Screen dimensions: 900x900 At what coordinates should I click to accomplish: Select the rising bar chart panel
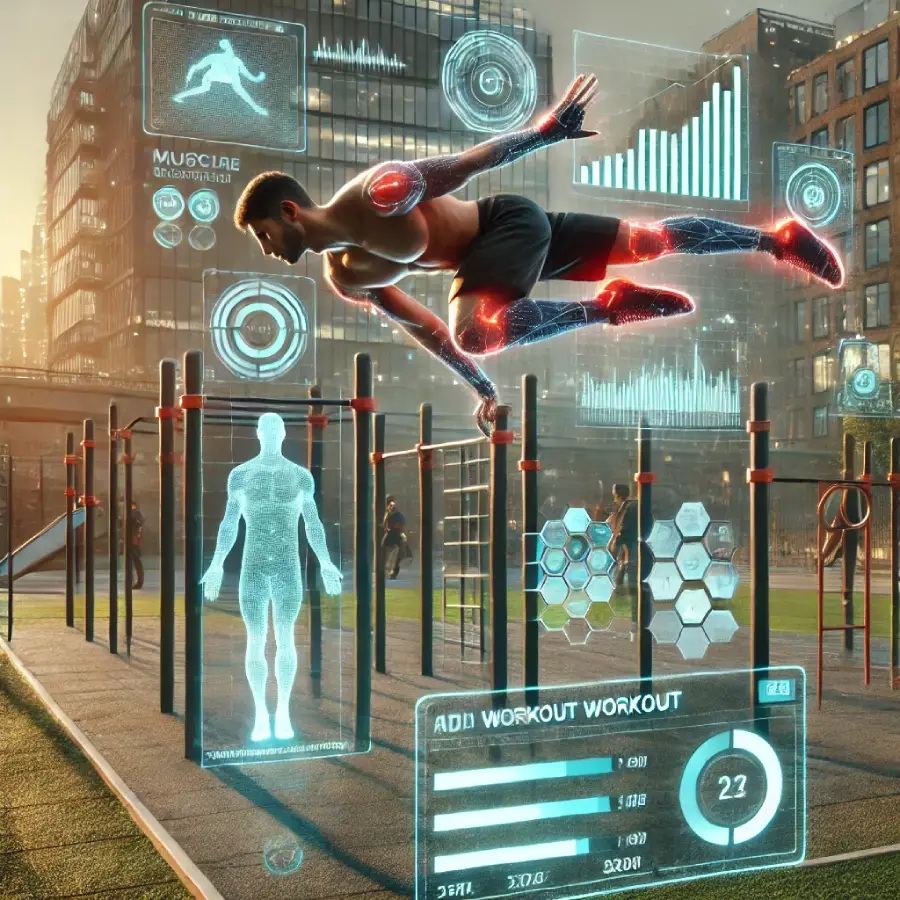point(663,125)
